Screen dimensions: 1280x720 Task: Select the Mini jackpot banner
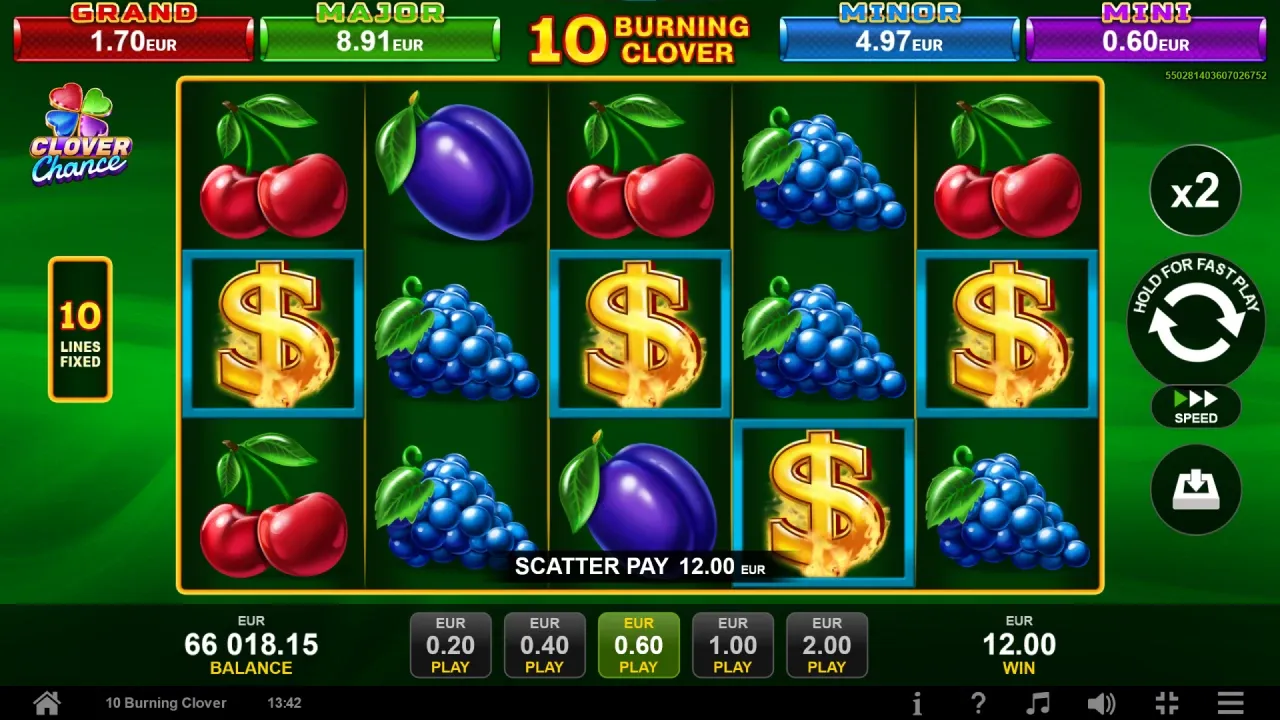(x=1145, y=33)
